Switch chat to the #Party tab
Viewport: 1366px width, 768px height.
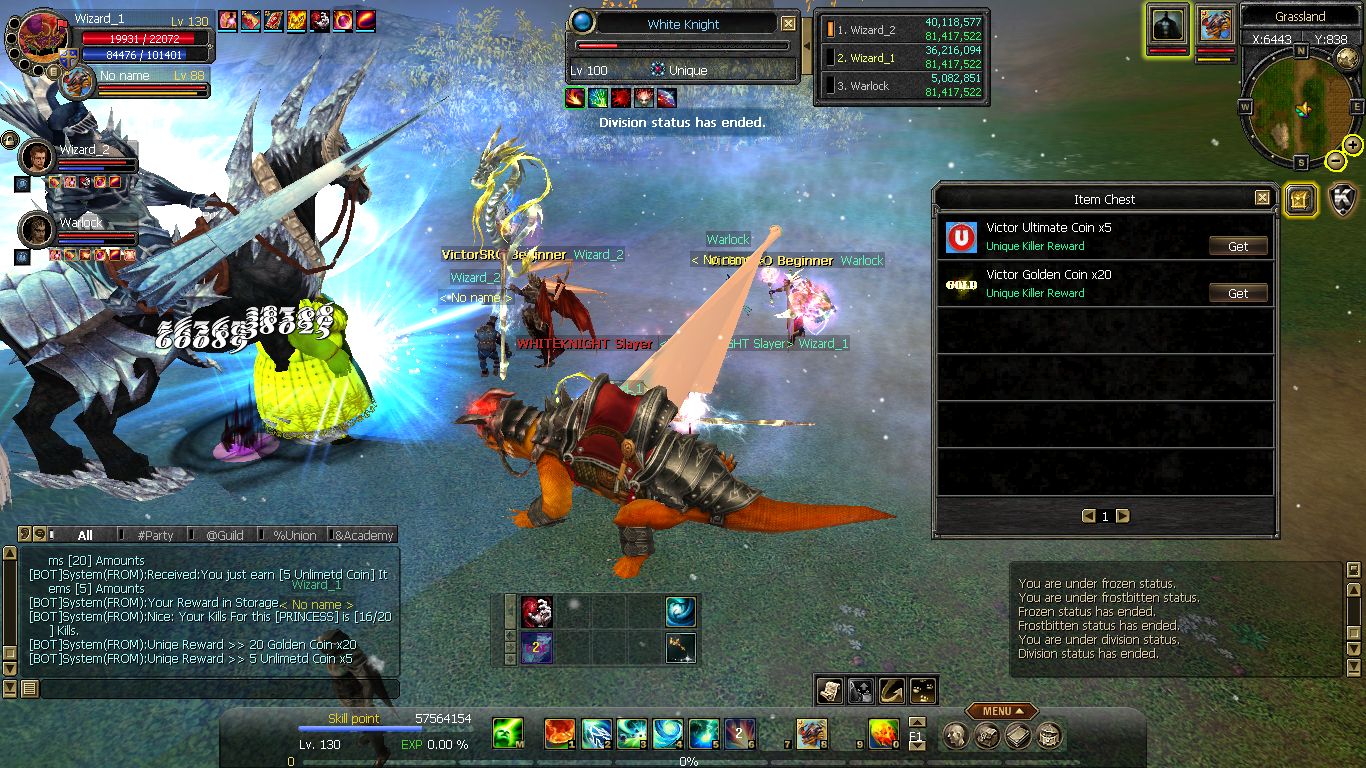coord(155,535)
